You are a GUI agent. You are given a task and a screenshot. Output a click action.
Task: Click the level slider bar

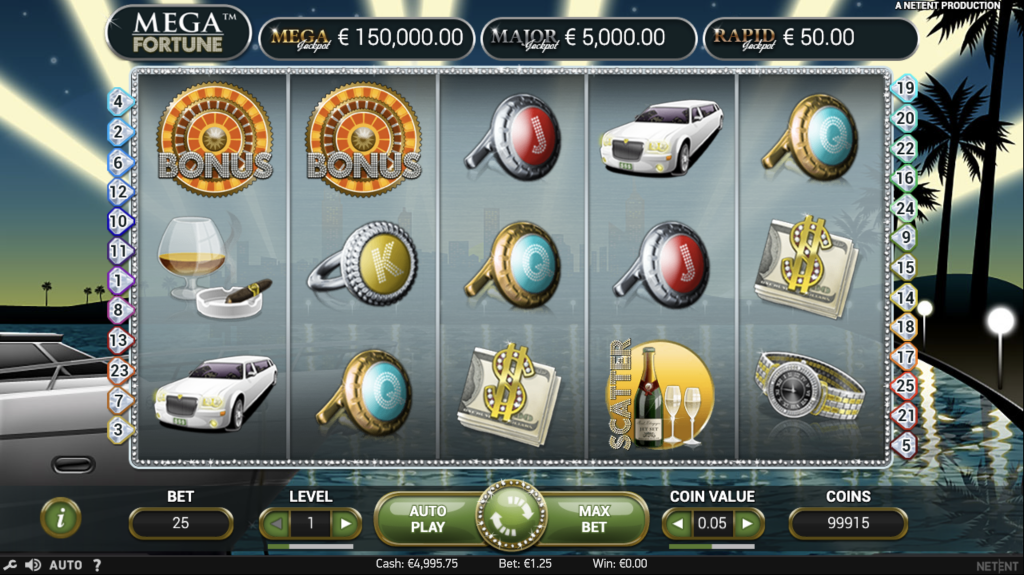click(310, 547)
